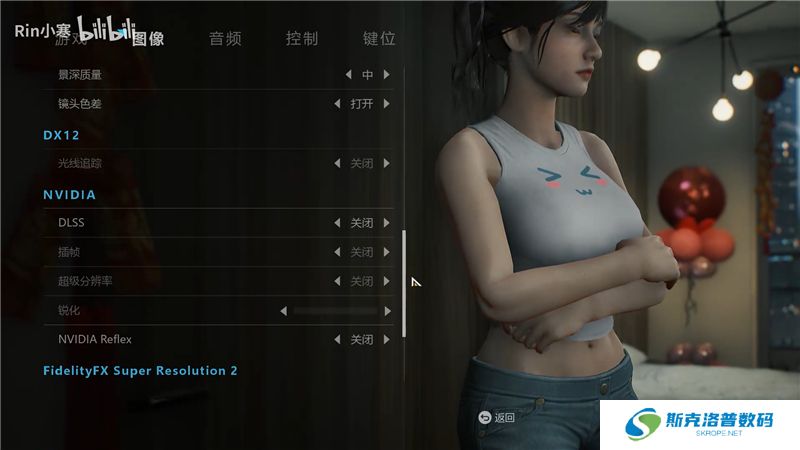Toggle 镜头色差 with its right arrow

click(x=387, y=104)
